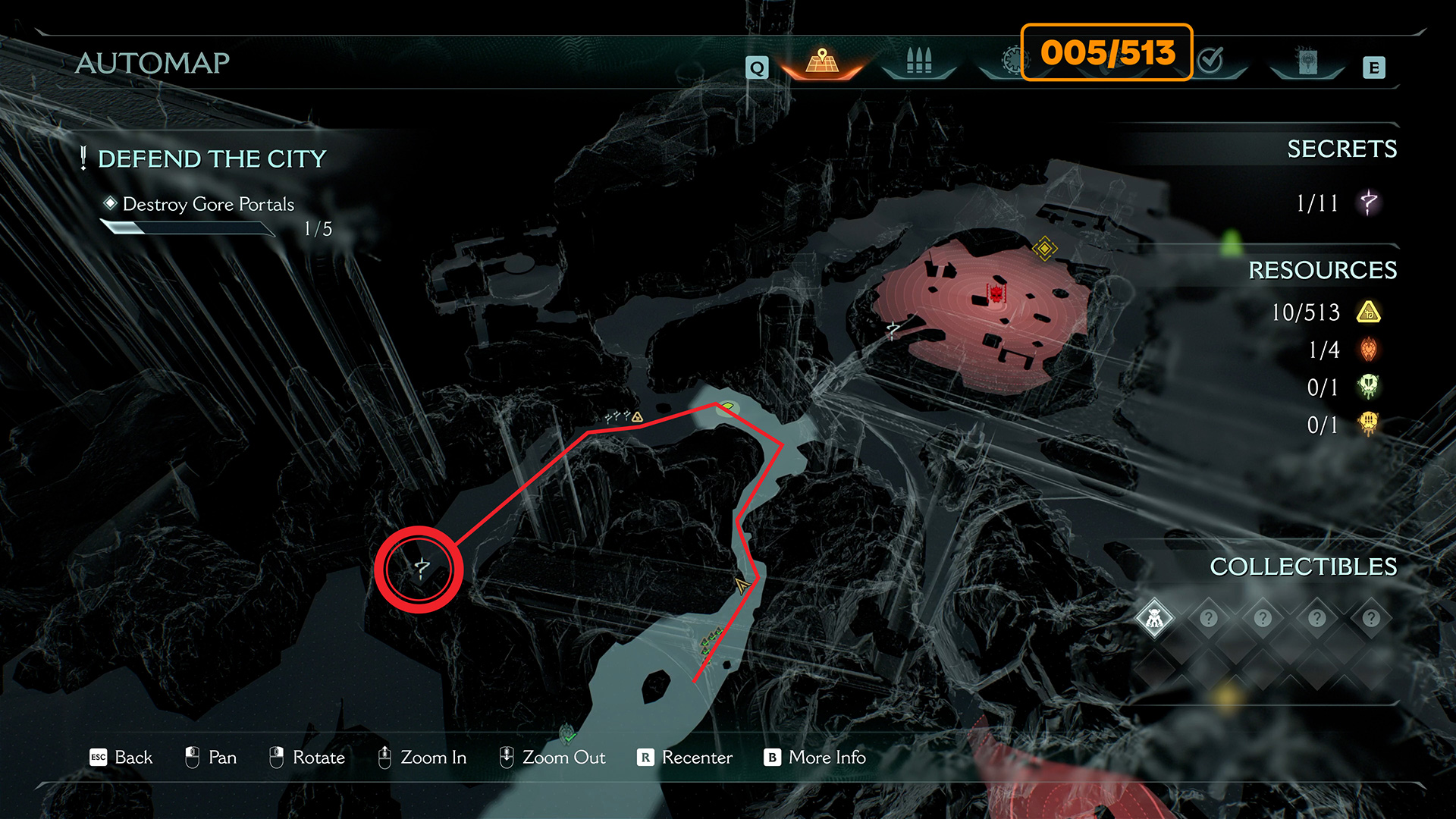This screenshot has height=819, width=1456.
Task: Open the checkmark challenges tab
Action: click(x=1211, y=60)
